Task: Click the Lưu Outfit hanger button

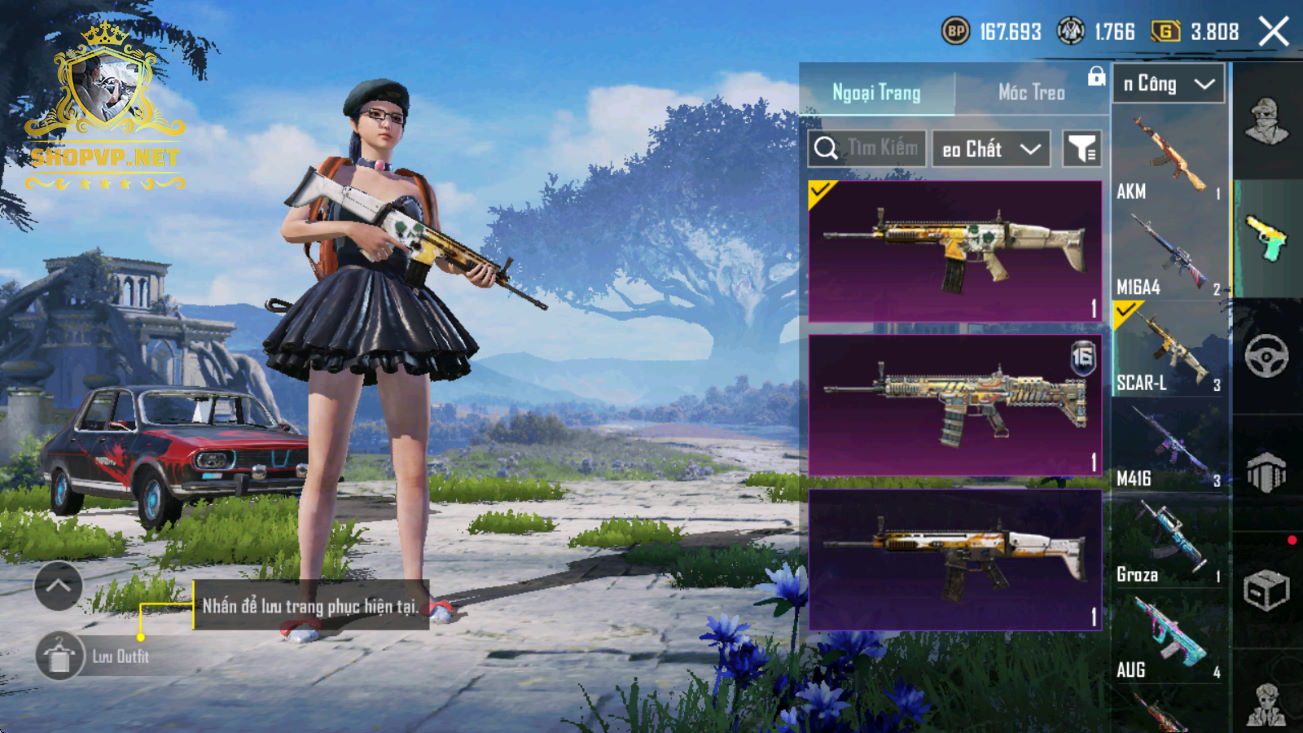Action: coord(60,656)
